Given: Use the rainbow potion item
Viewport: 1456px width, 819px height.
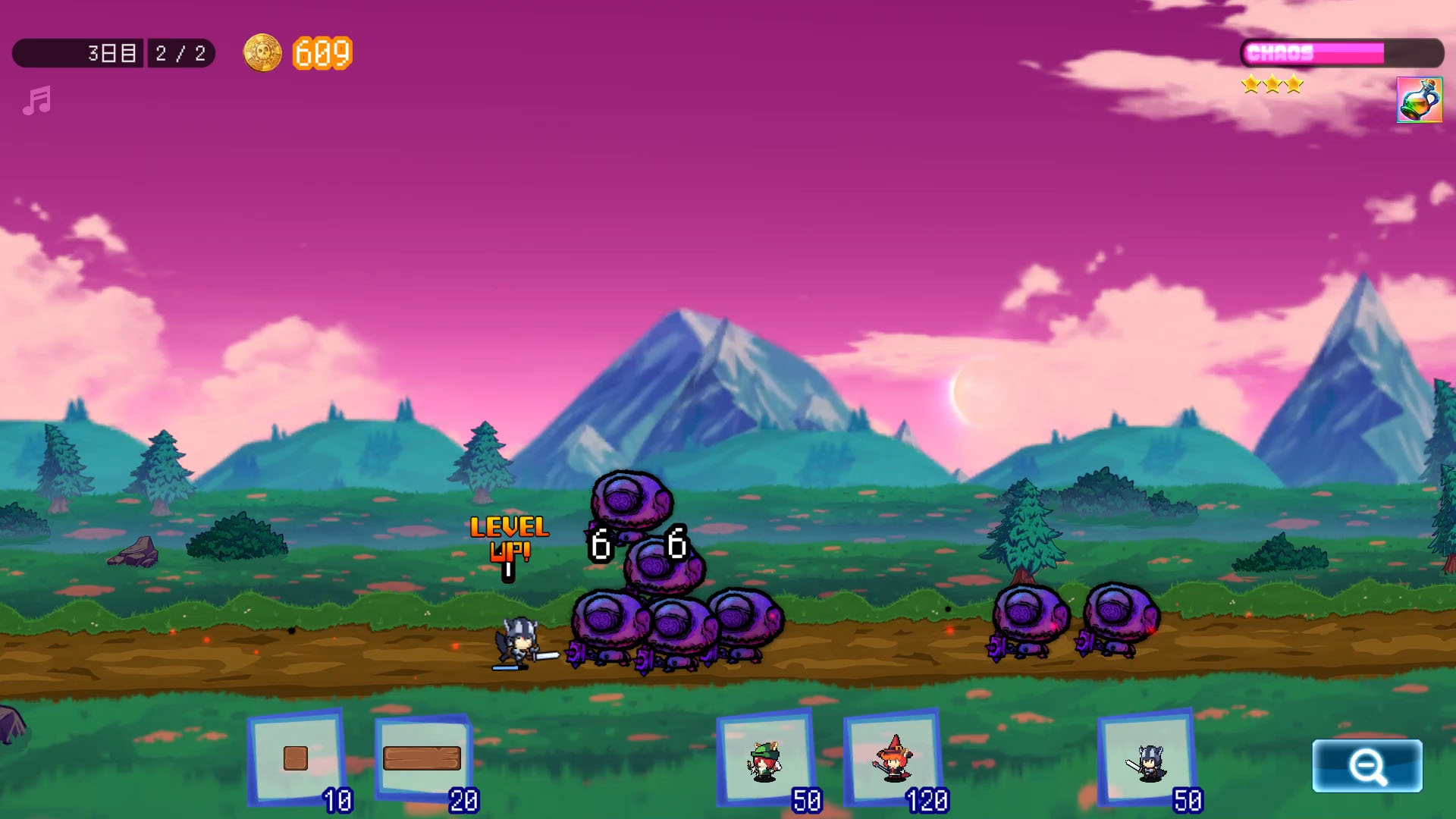Looking at the screenshot, I should click(1419, 100).
